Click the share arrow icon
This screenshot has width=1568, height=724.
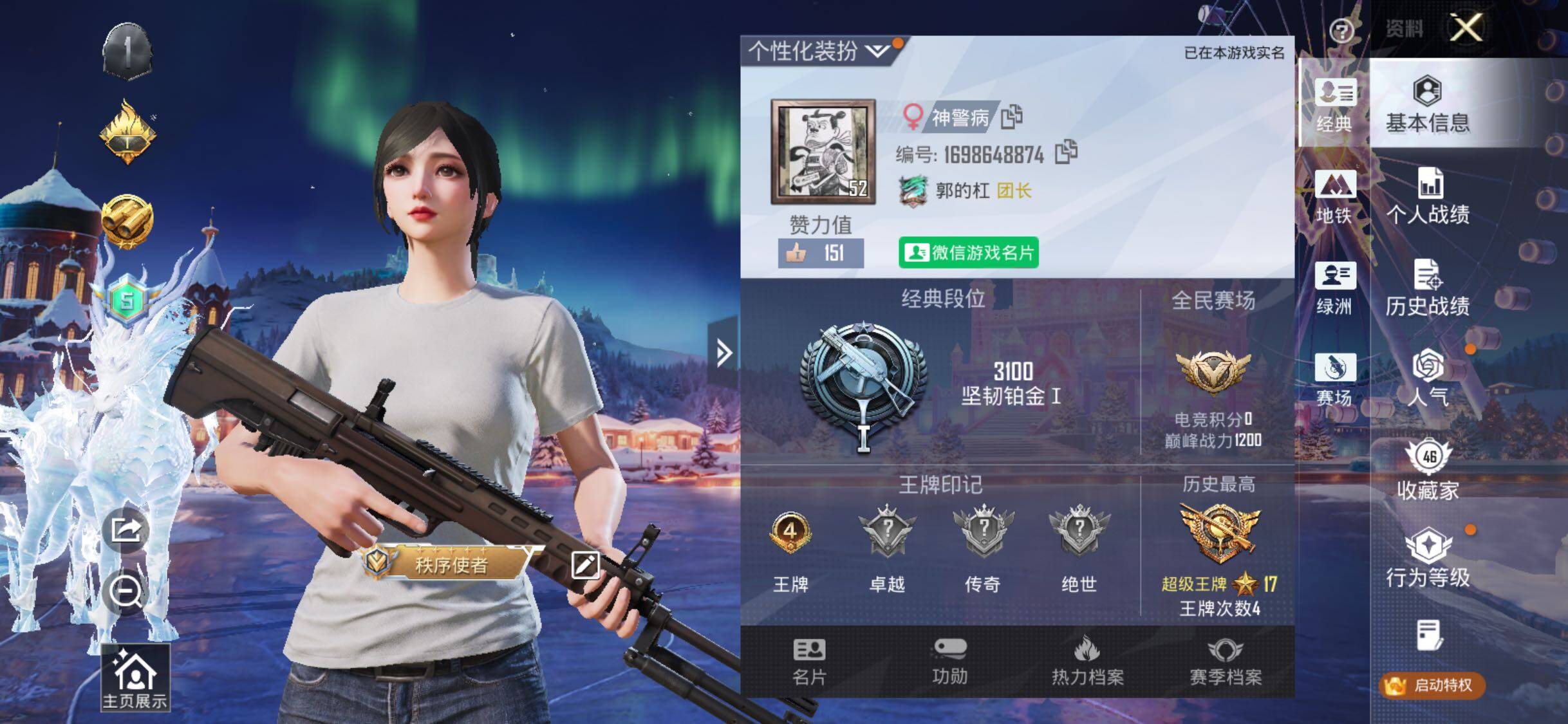[126, 530]
